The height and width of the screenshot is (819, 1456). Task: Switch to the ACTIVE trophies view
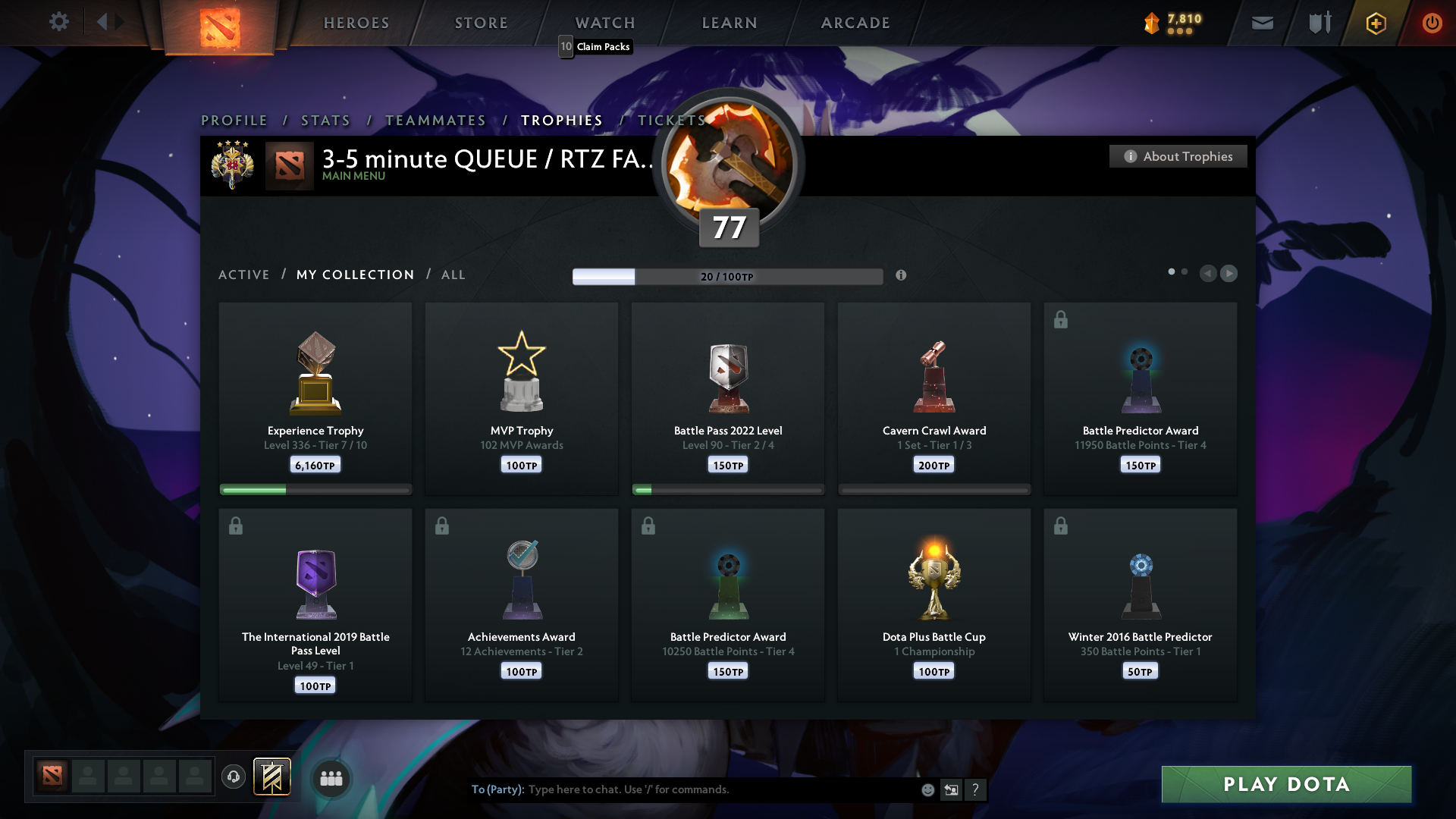(244, 275)
